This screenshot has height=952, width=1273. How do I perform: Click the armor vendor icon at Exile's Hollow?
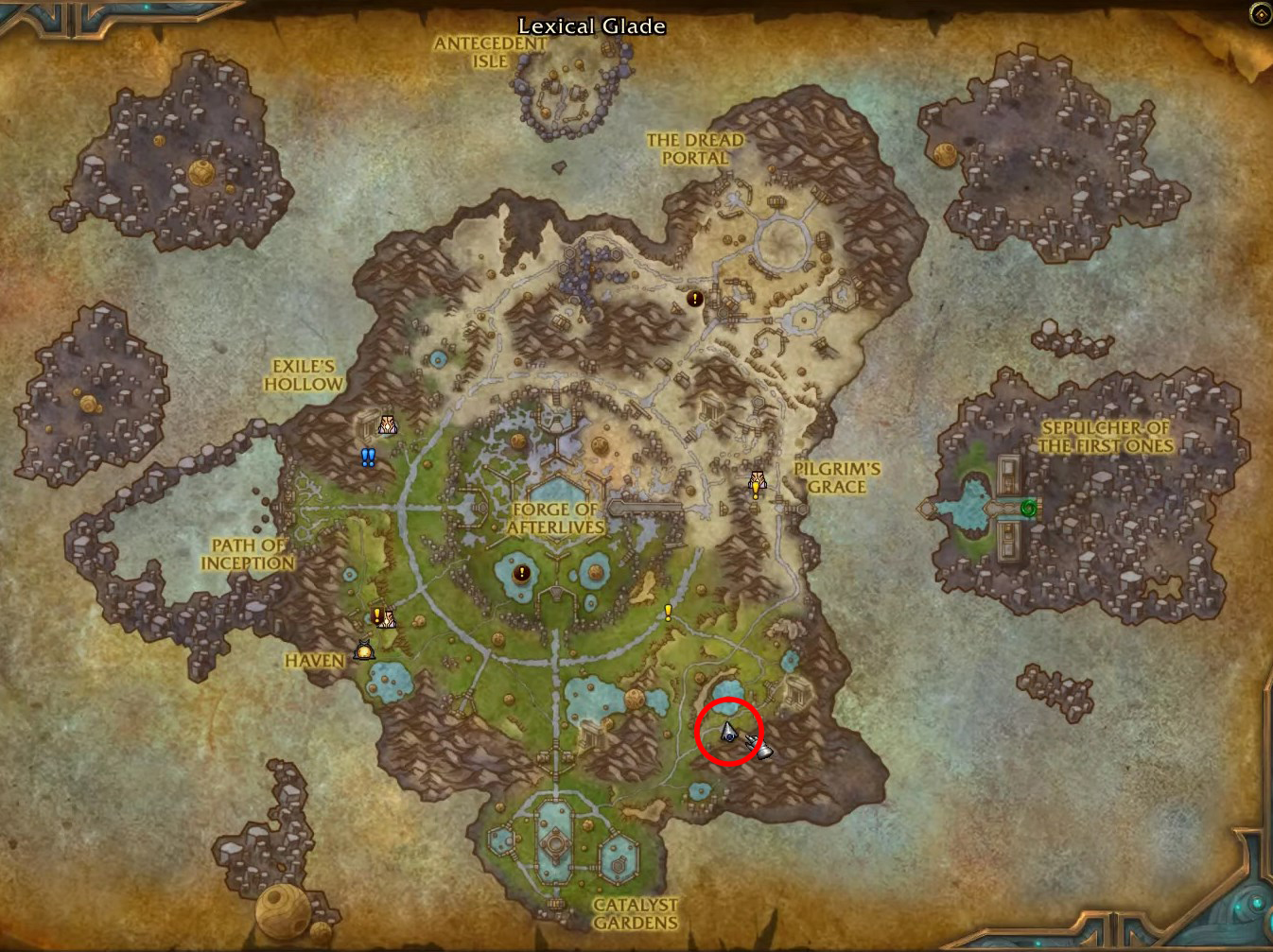387,424
